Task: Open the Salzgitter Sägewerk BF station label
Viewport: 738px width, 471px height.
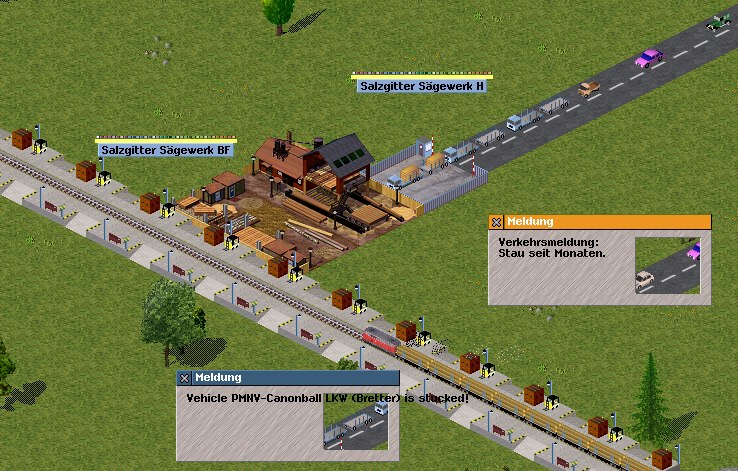Action: 166,150
